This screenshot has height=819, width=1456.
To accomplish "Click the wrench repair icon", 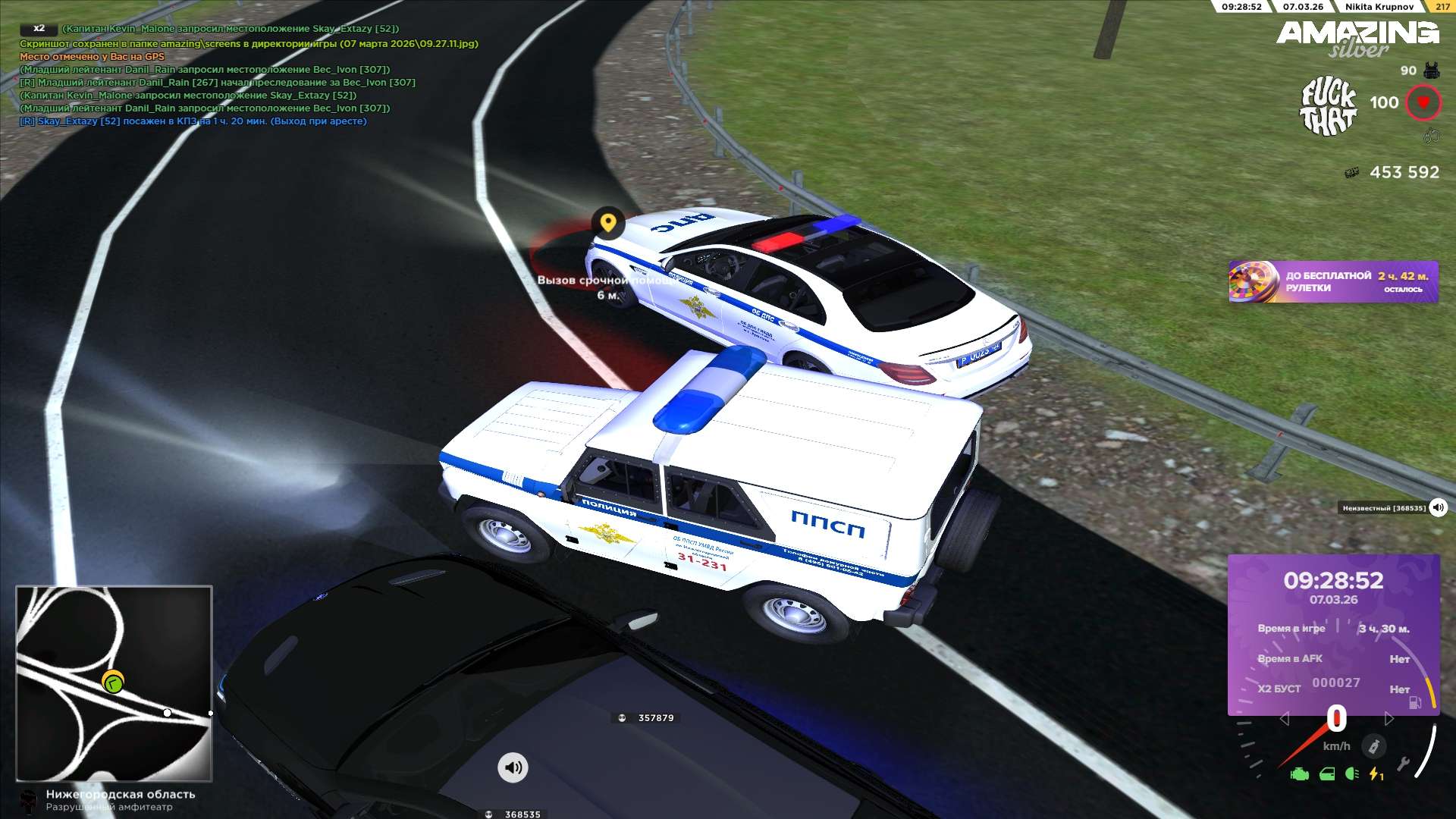I will tap(1403, 764).
